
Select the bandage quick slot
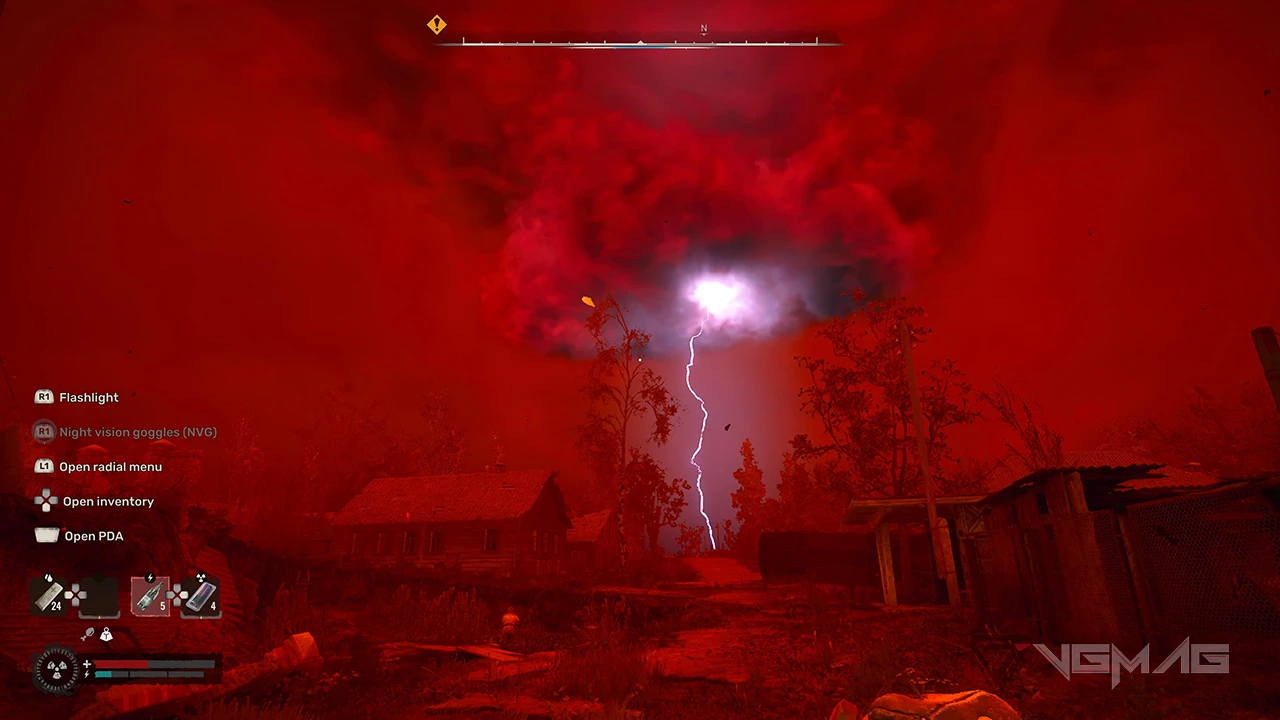[x=49, y=596]
